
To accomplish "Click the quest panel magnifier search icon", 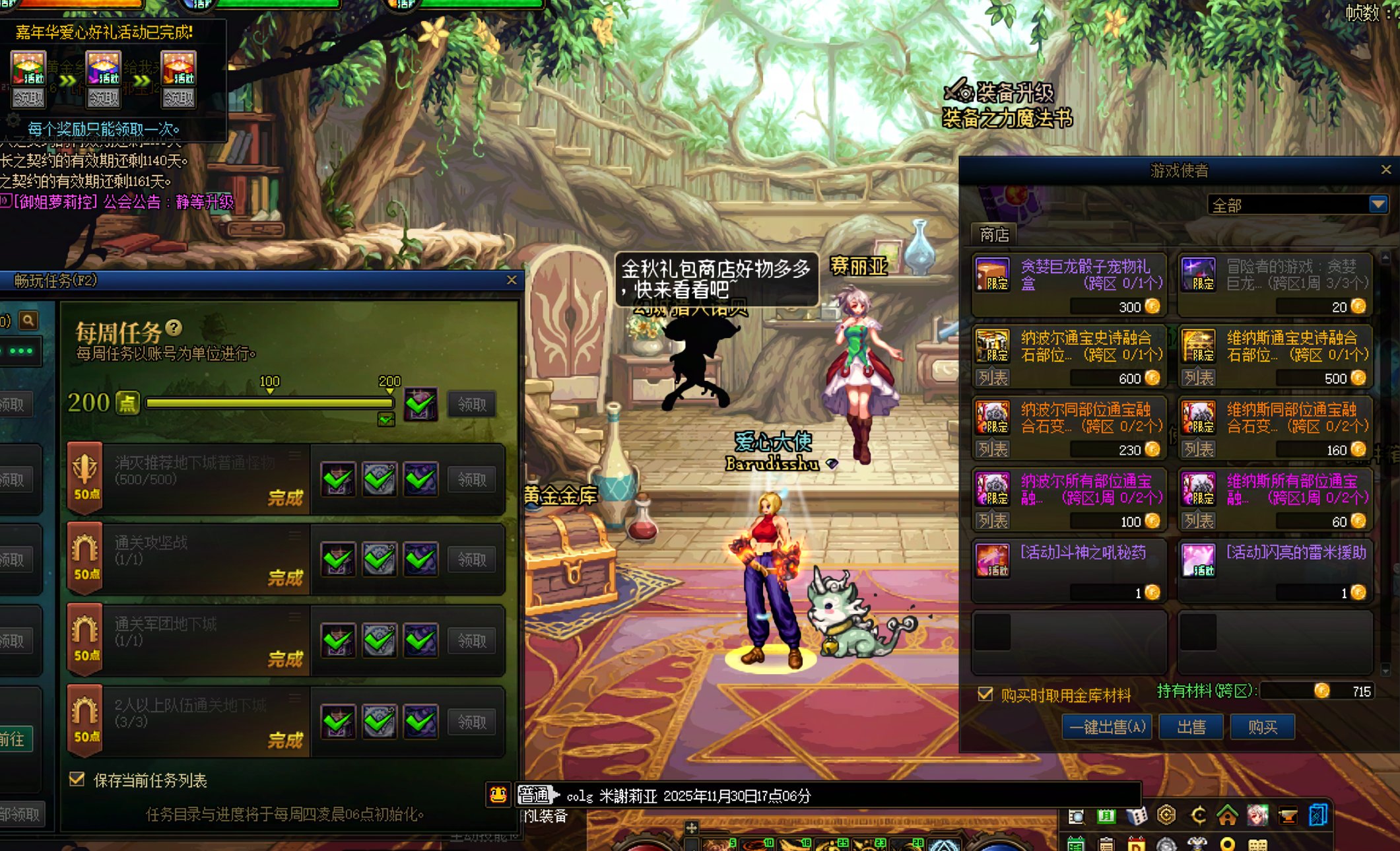I will coord(28,321).
